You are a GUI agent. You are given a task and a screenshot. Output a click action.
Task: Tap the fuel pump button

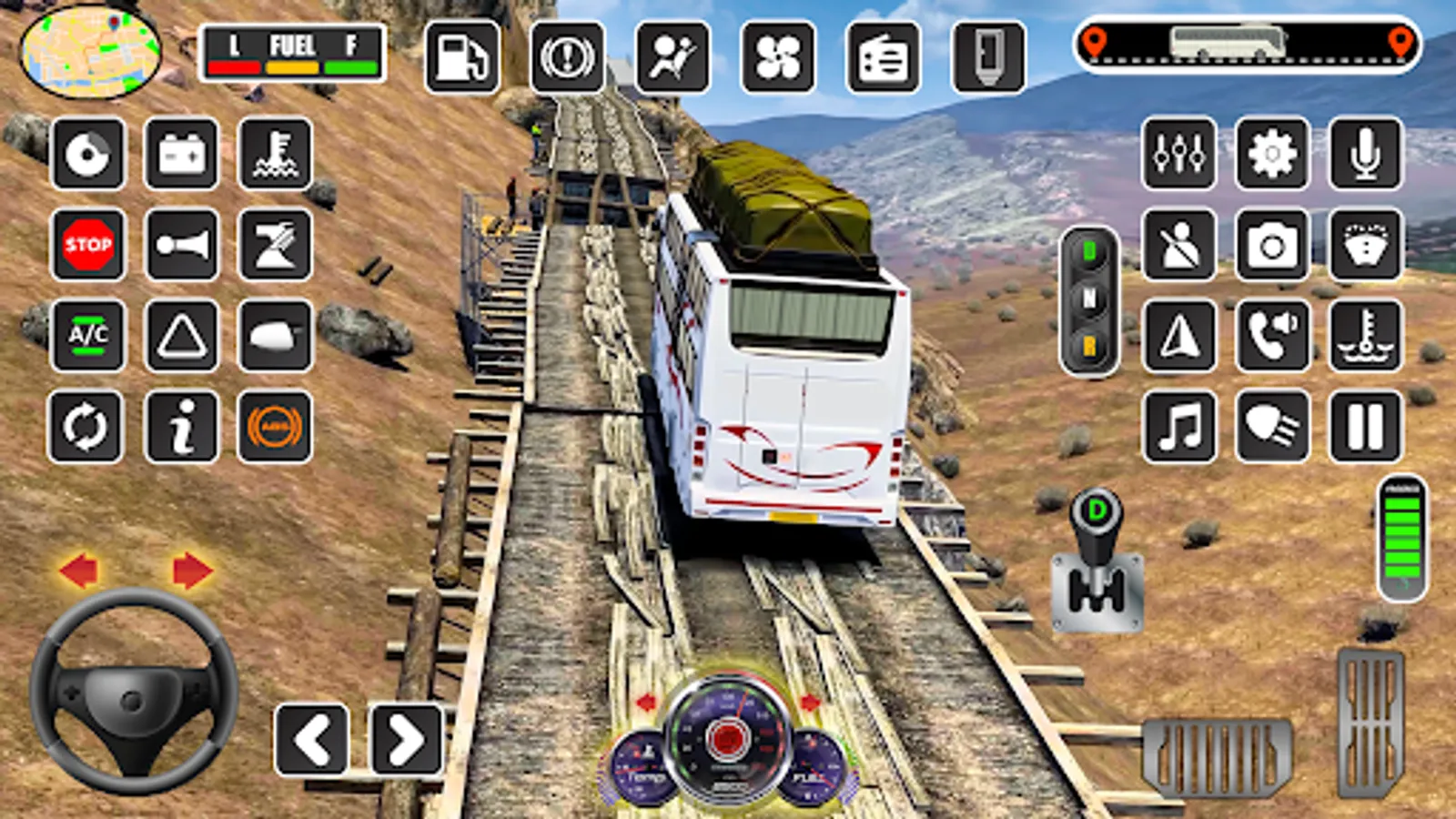click(x=461, y=58)
